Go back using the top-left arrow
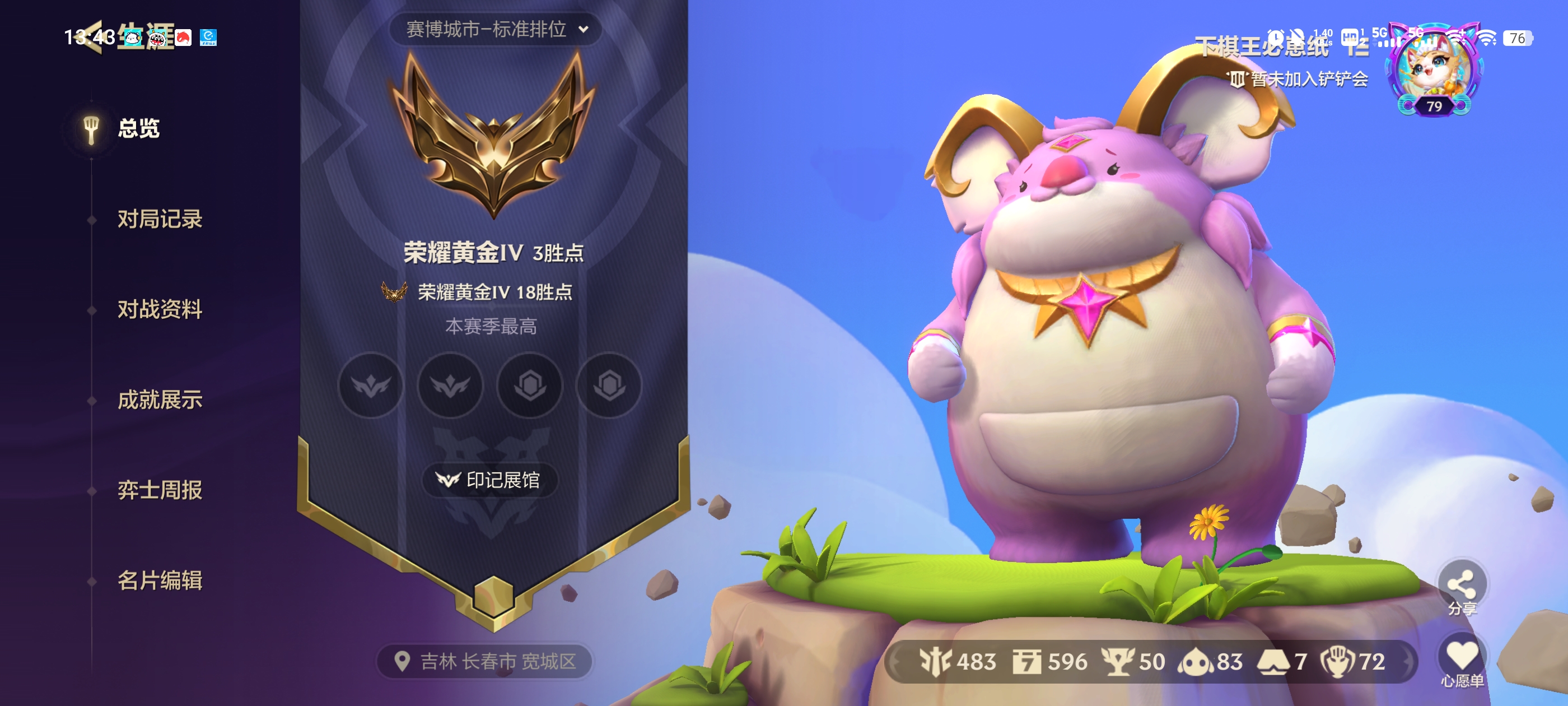The width and height of the screenshot is (1568, 706). point(91,36)
